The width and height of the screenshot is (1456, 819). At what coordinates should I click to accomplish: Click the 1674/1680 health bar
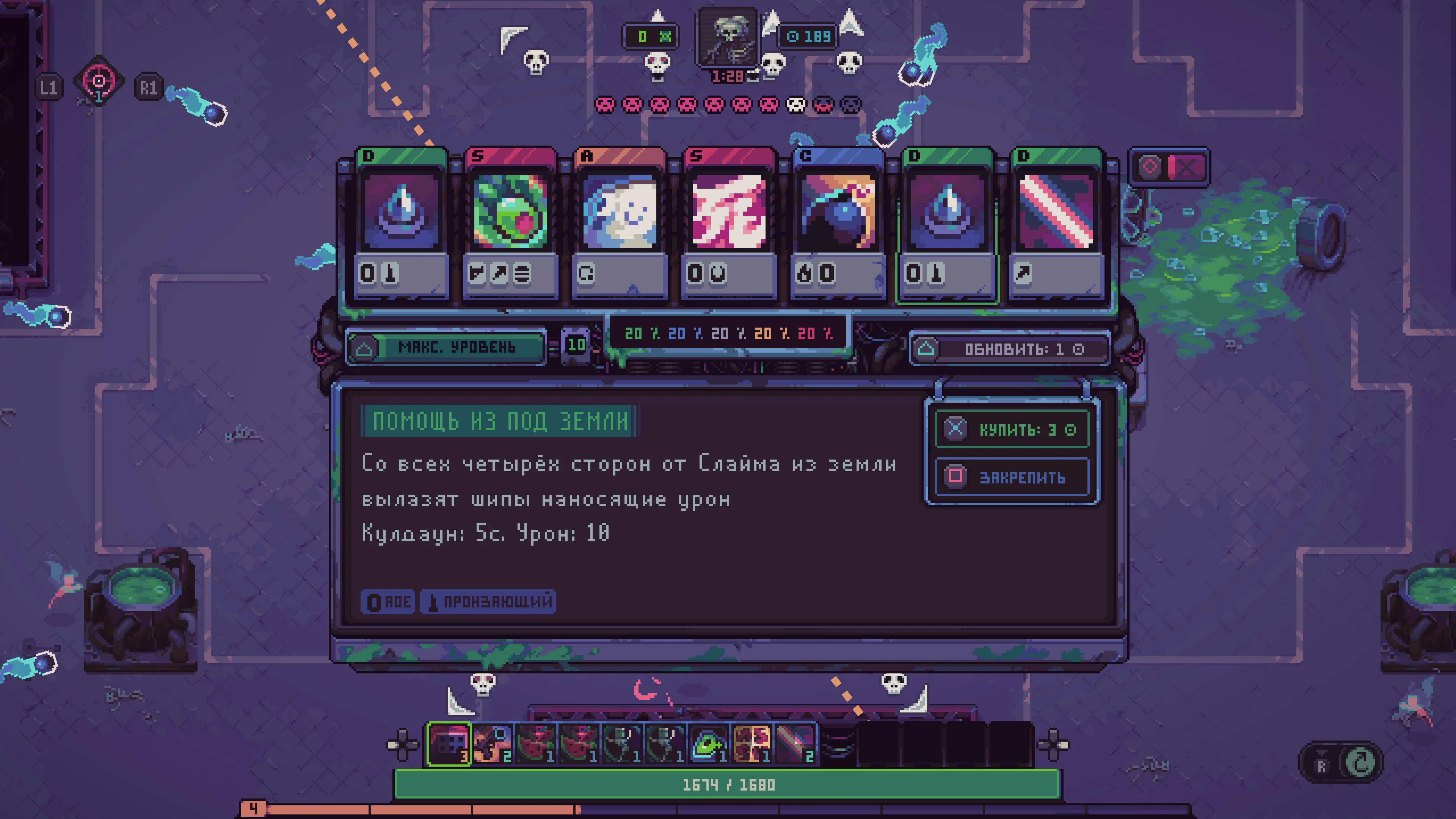729,784
